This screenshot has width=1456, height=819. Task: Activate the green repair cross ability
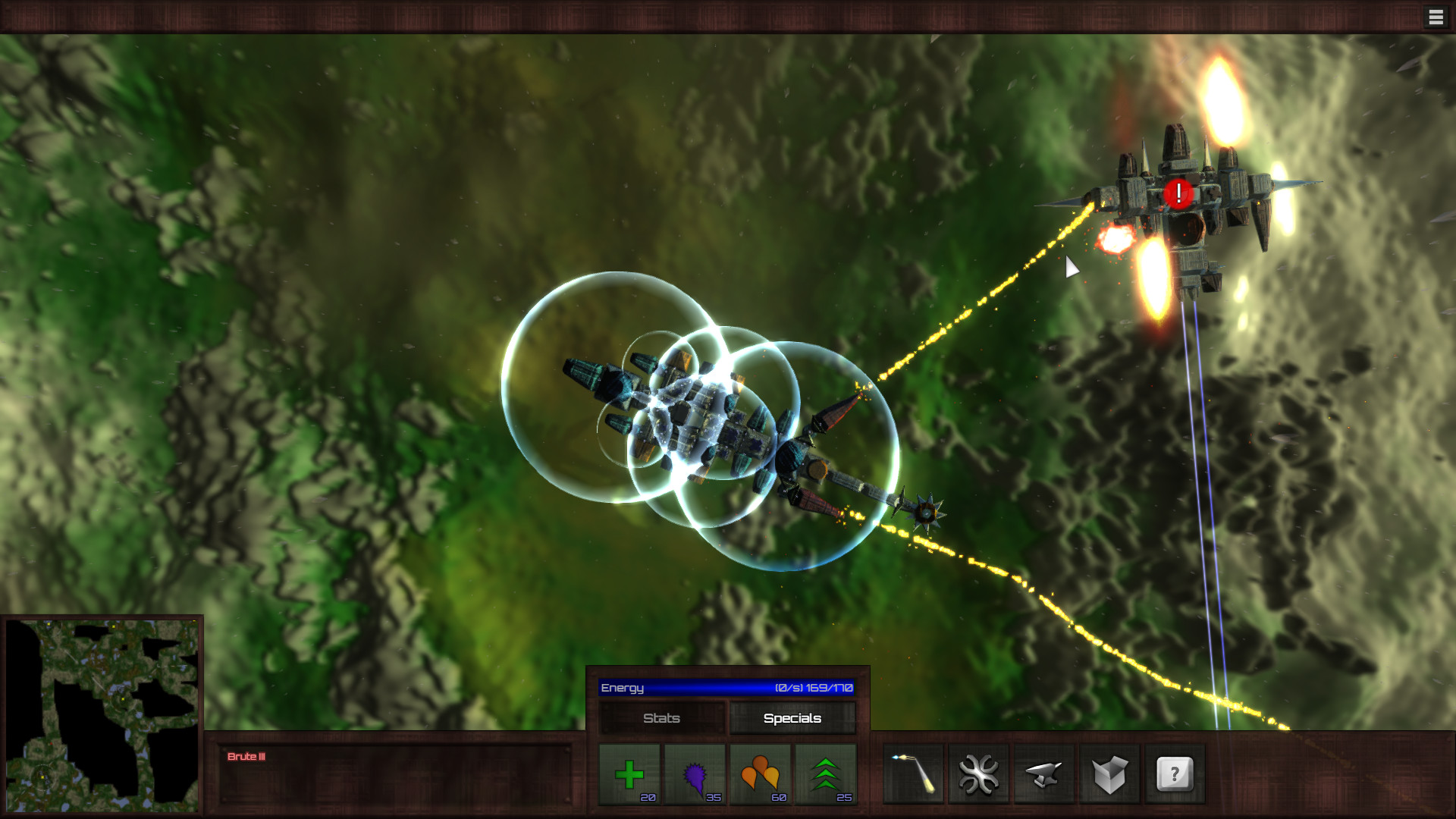(x=632, y=773)
